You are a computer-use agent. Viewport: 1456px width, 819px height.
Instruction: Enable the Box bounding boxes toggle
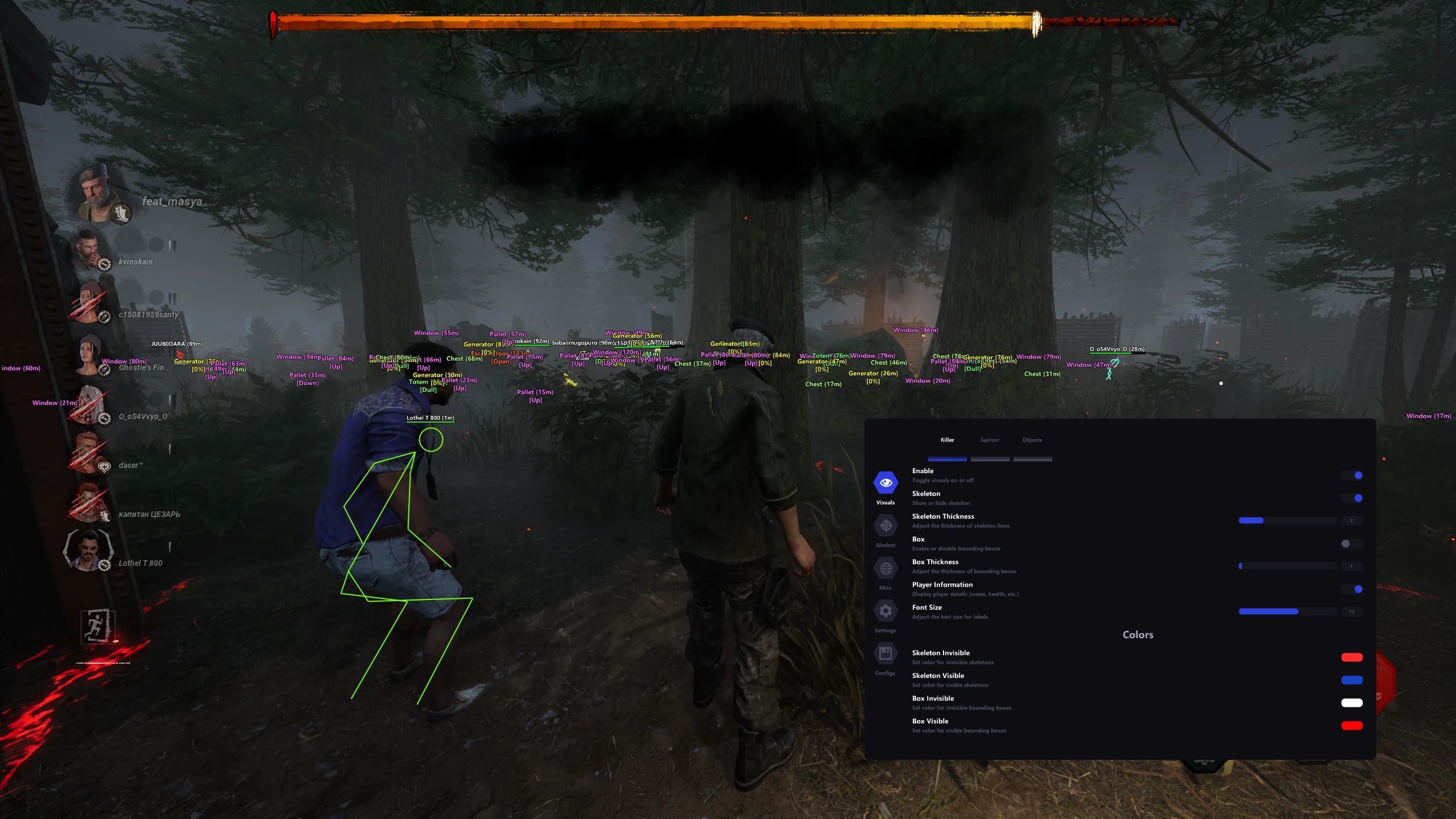[x=1352, y=544]
